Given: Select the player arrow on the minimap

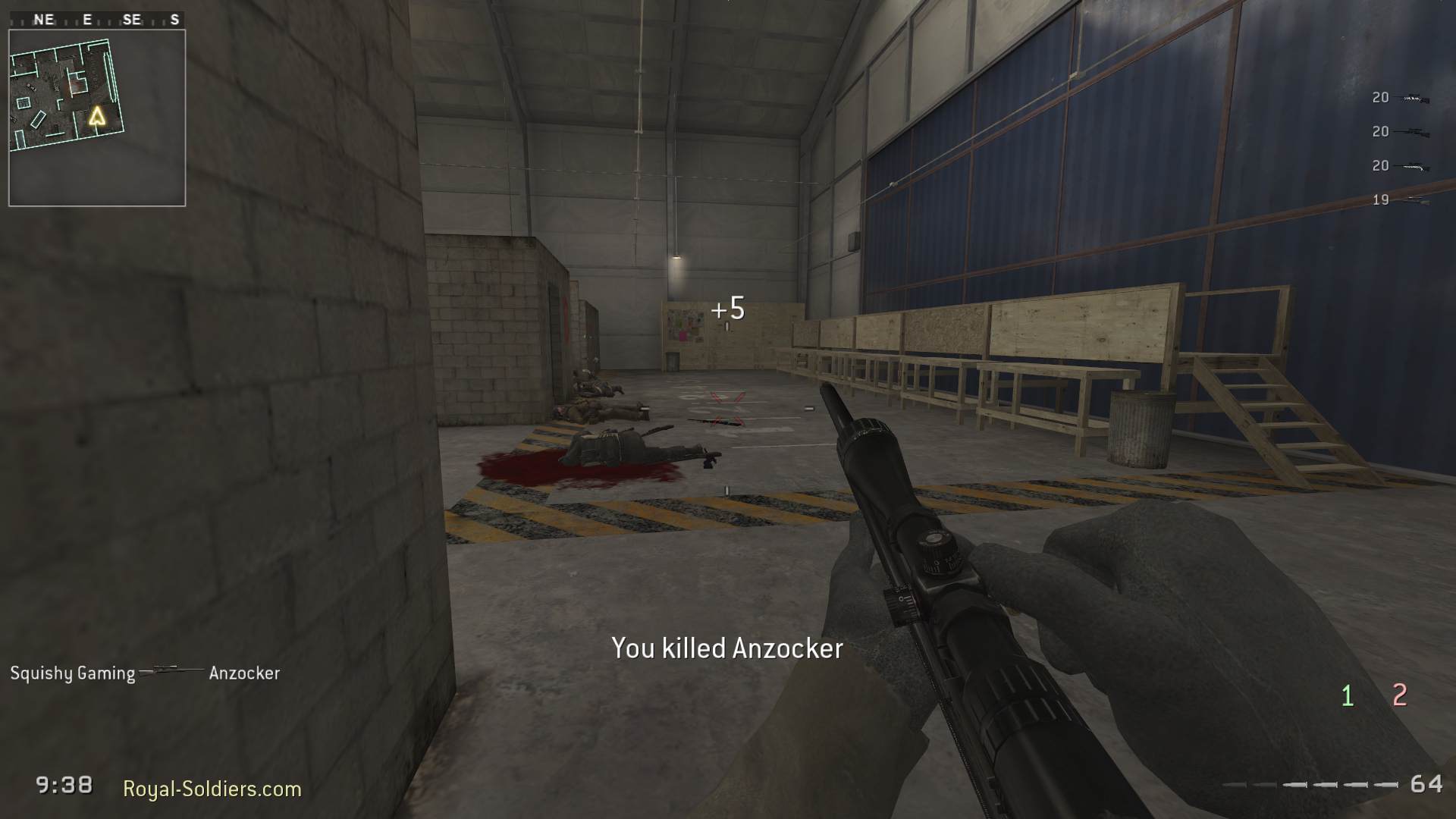Looking at the screenshot, I should click(97, 116).
